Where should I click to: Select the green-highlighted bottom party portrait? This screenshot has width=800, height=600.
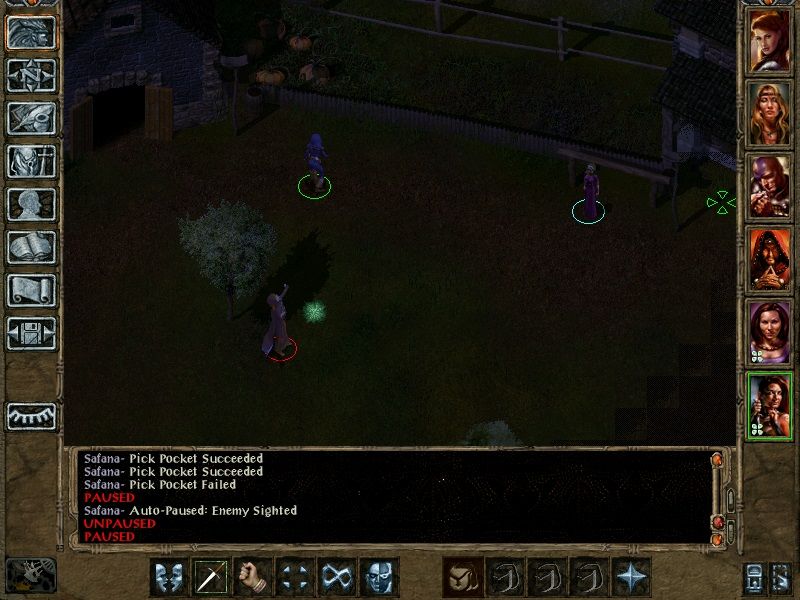pos(769,406)
